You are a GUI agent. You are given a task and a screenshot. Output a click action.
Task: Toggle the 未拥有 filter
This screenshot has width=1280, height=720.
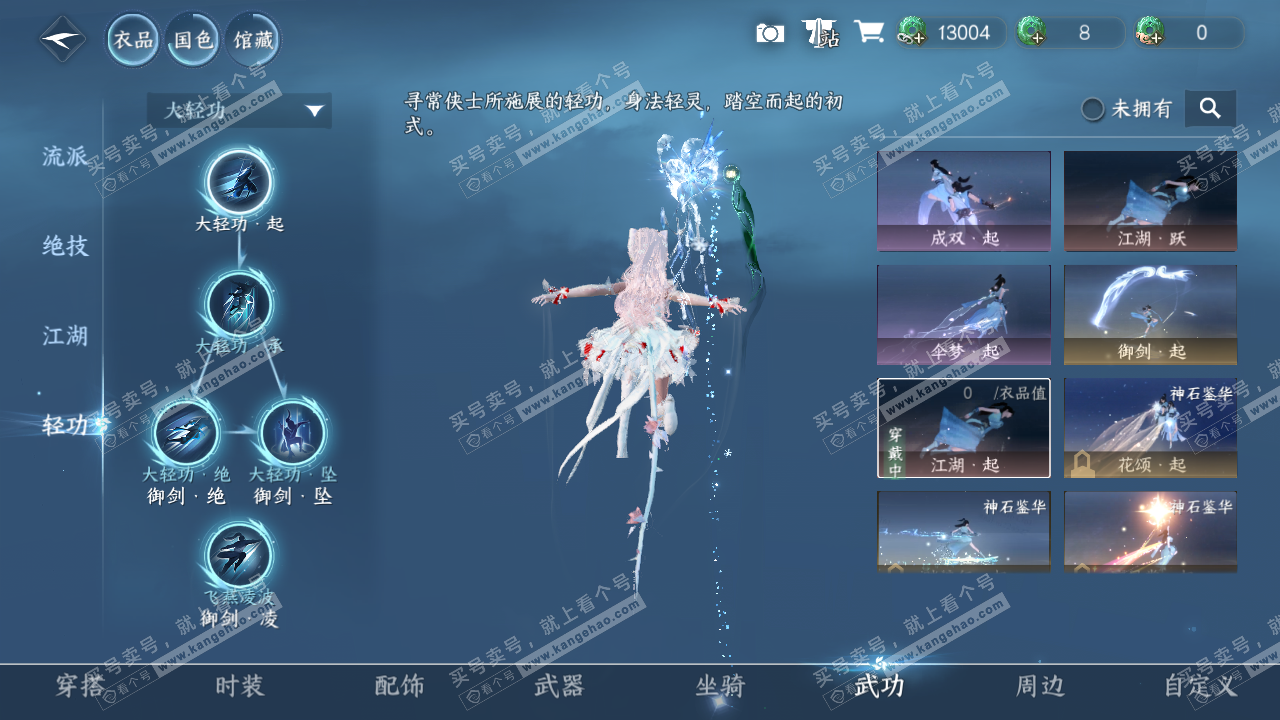click(x=1093, y=109)
